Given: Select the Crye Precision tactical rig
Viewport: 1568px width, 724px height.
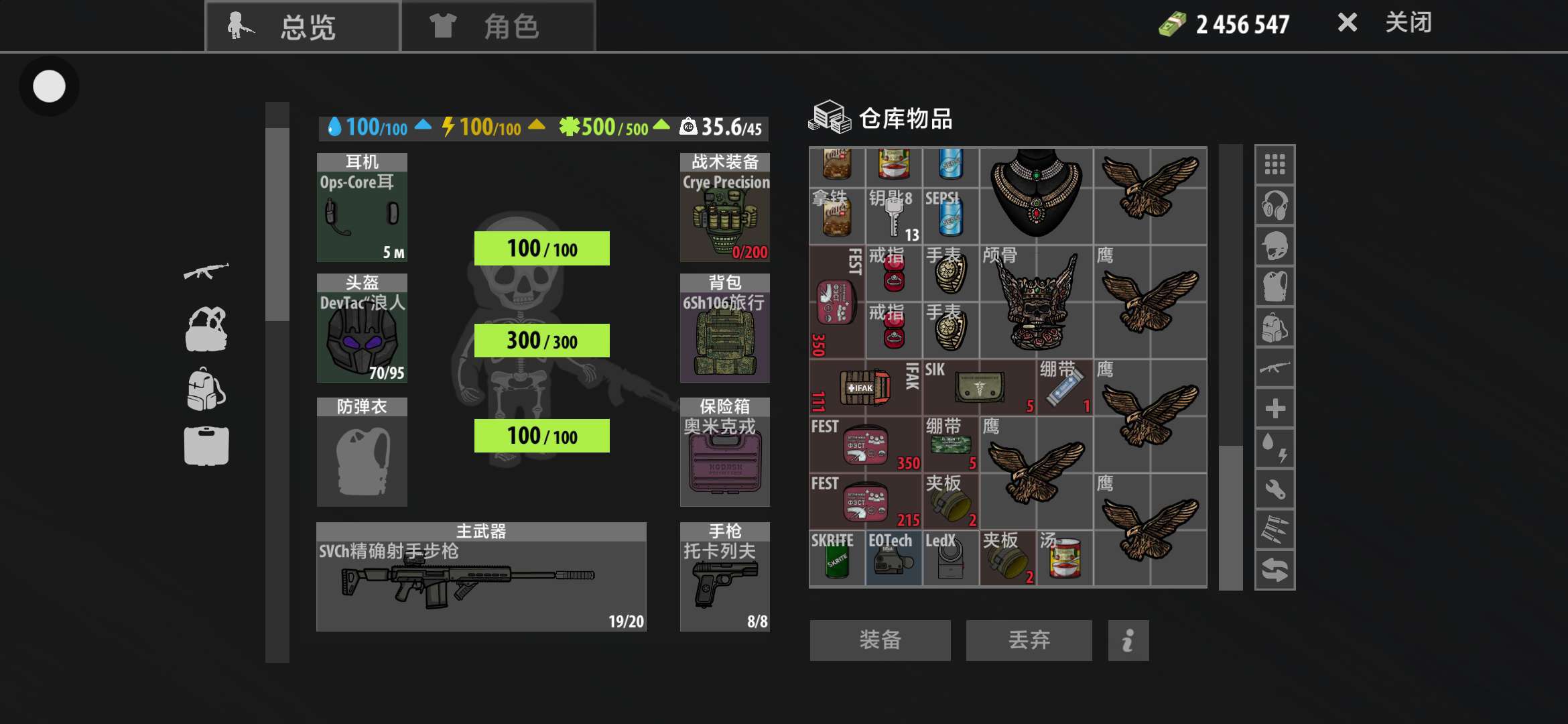Looking at the screenshot, I should [x=724, y=208].
